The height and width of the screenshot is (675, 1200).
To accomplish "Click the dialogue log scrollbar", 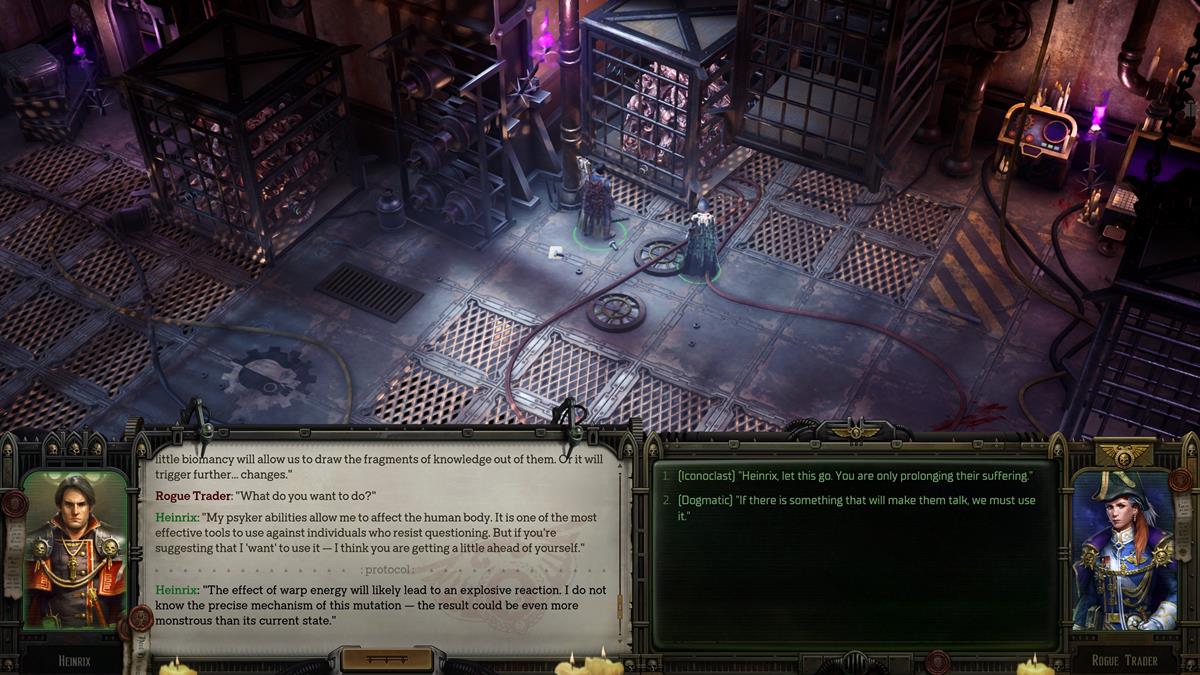I will click(x=621, y=602).
